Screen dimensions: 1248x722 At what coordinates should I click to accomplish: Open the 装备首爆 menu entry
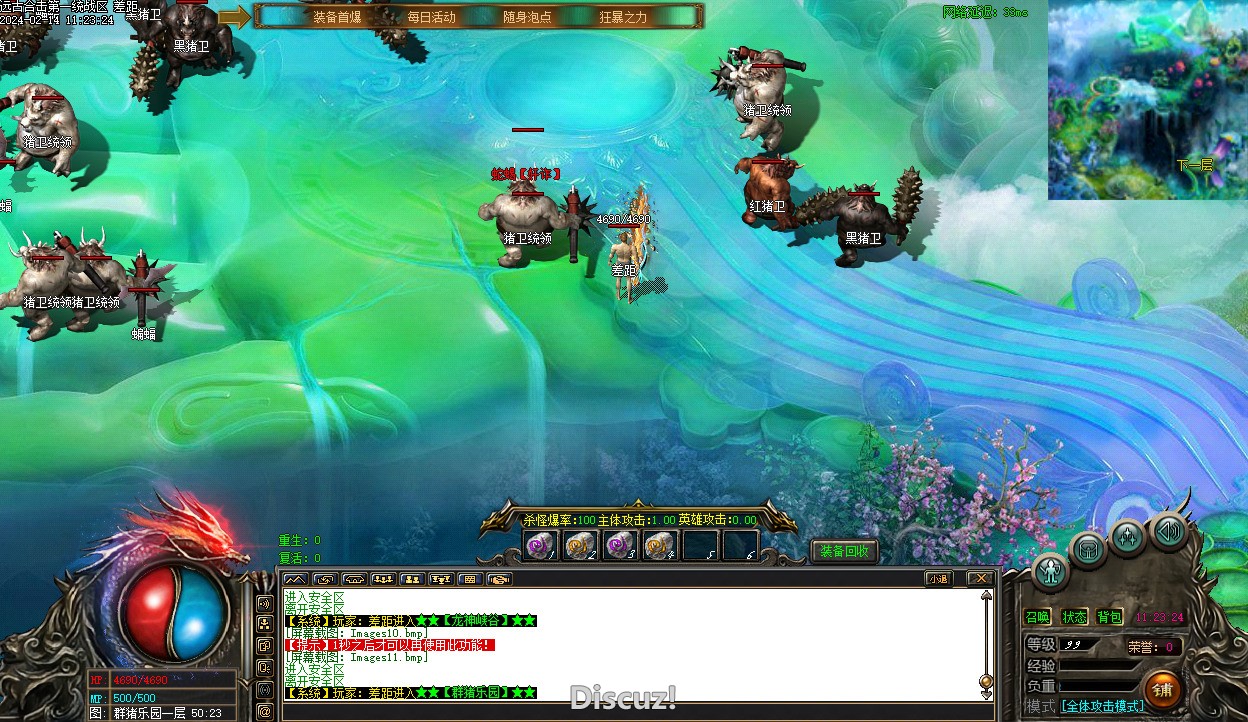(336, 17)
